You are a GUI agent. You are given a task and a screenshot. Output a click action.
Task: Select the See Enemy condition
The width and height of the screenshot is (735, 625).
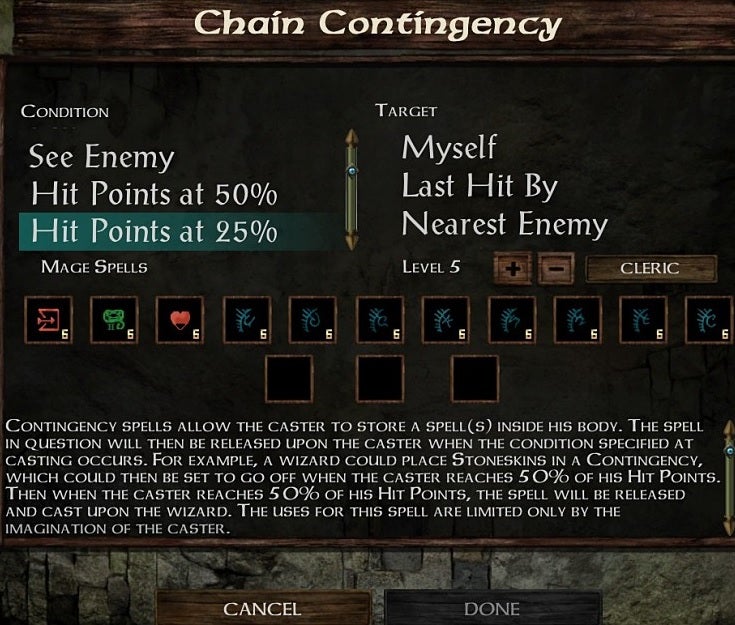101,157
